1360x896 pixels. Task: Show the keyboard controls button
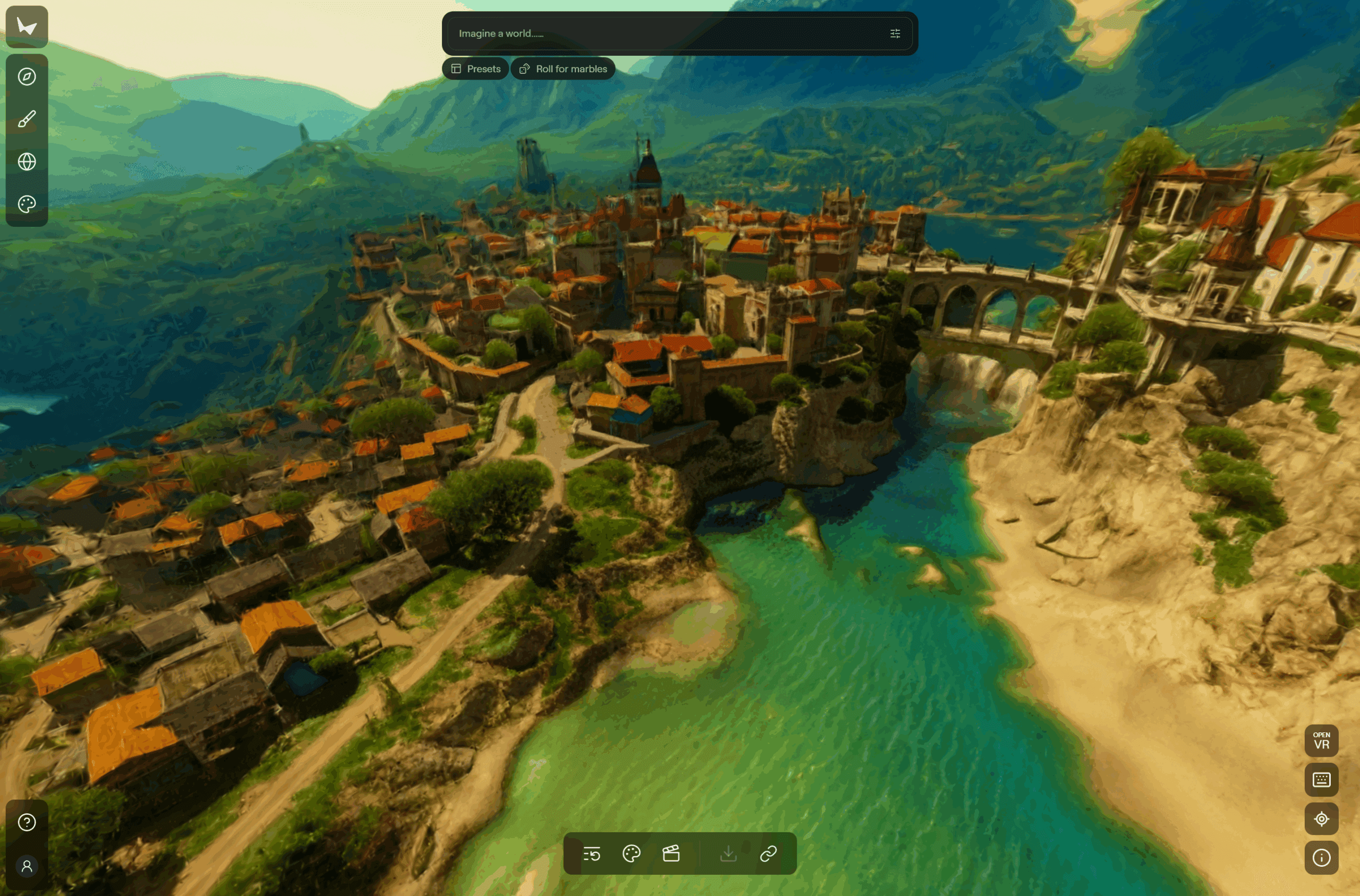click(1321, 780)
